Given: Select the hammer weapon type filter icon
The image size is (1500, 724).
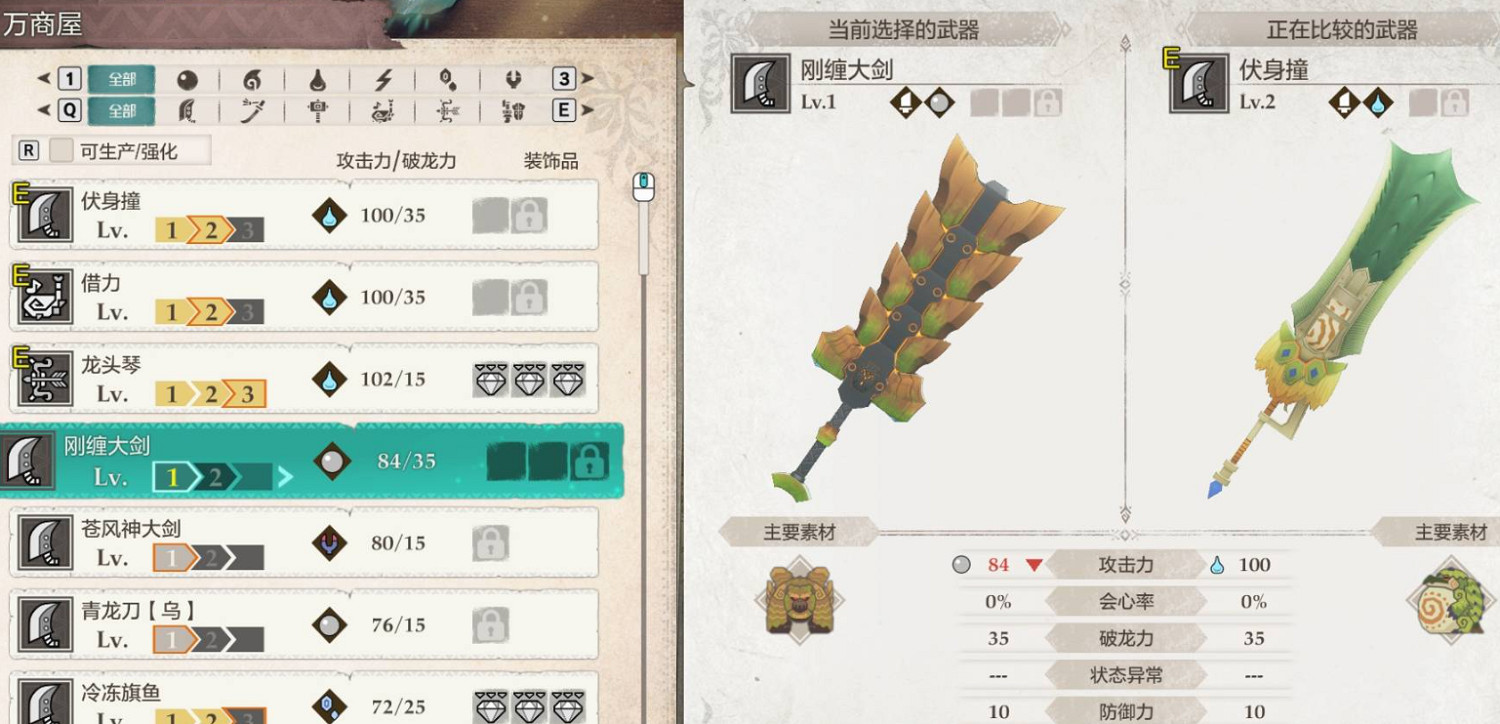Looking at the screenshot, I should point(318,111).
